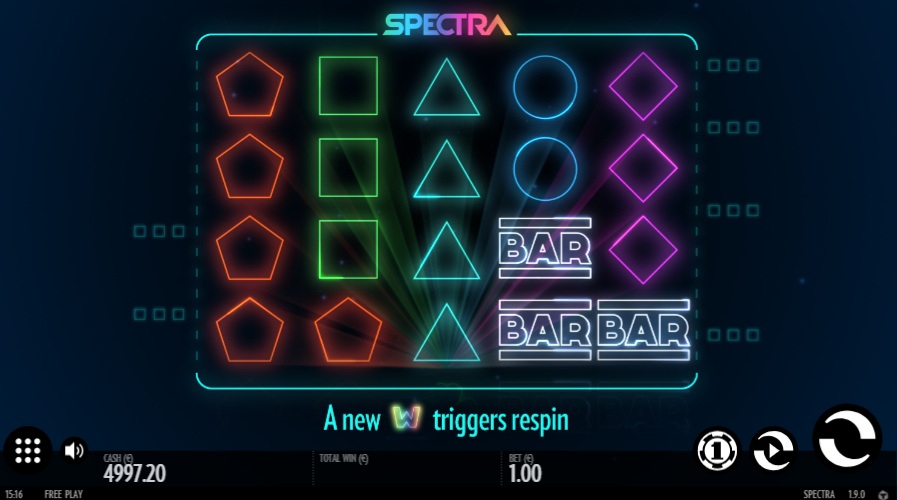This screenshot has height=500, width=897.
Task: Start autoplay with the play-arrow button
Action: point(772,450)
